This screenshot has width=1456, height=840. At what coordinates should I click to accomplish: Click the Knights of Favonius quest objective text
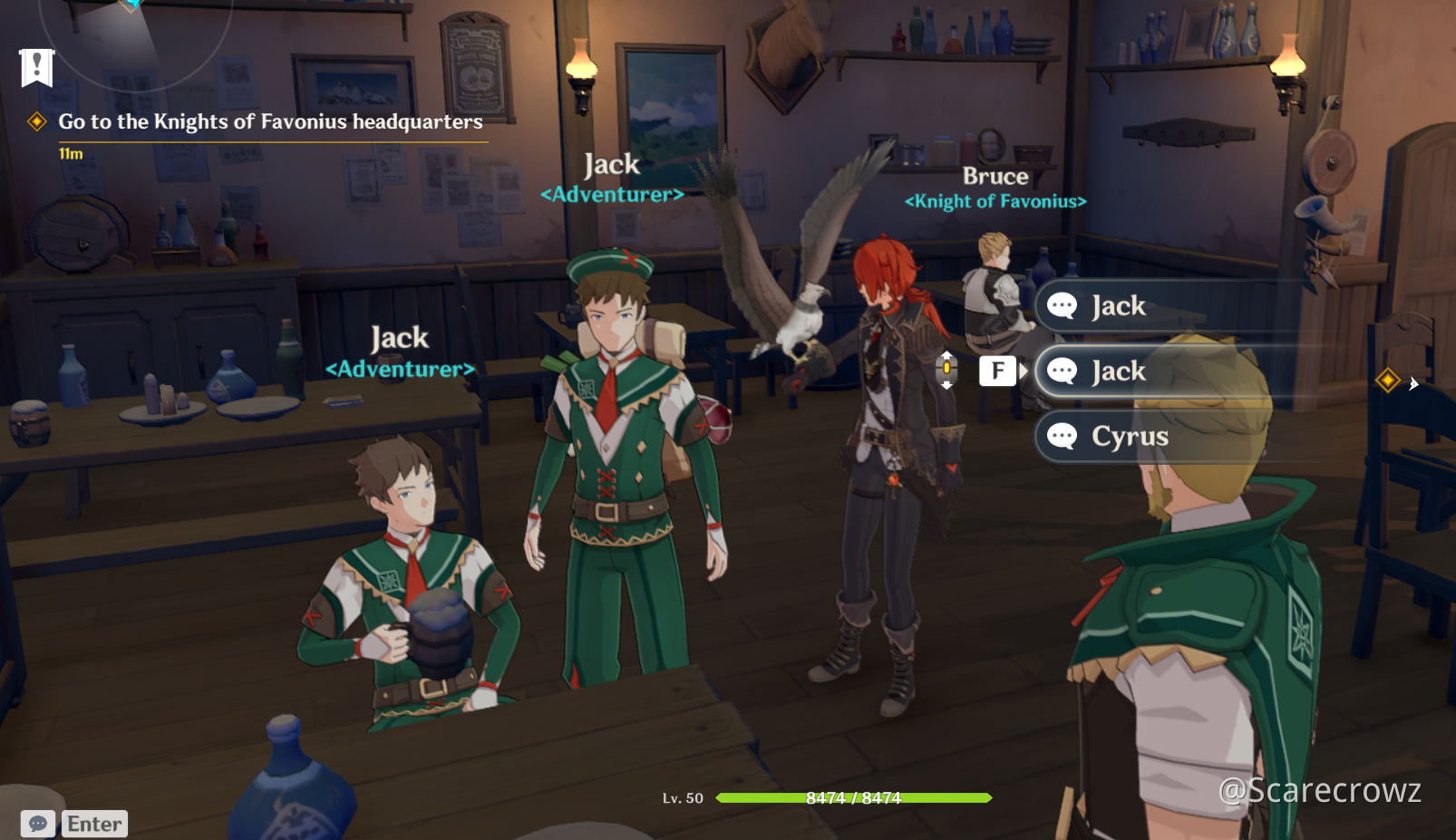pos(269,121)
